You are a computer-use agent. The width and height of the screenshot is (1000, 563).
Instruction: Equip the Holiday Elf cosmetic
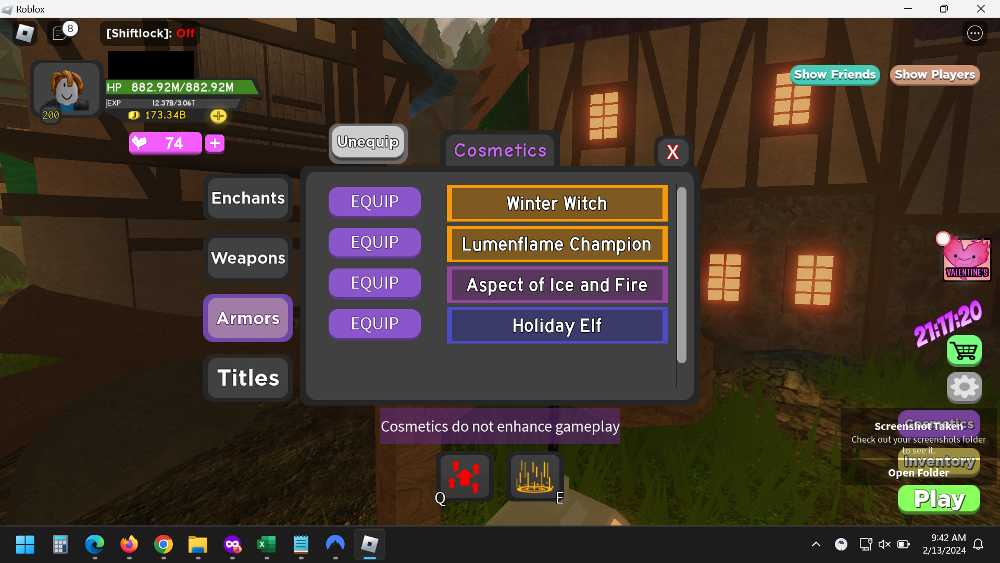[374, 324]
